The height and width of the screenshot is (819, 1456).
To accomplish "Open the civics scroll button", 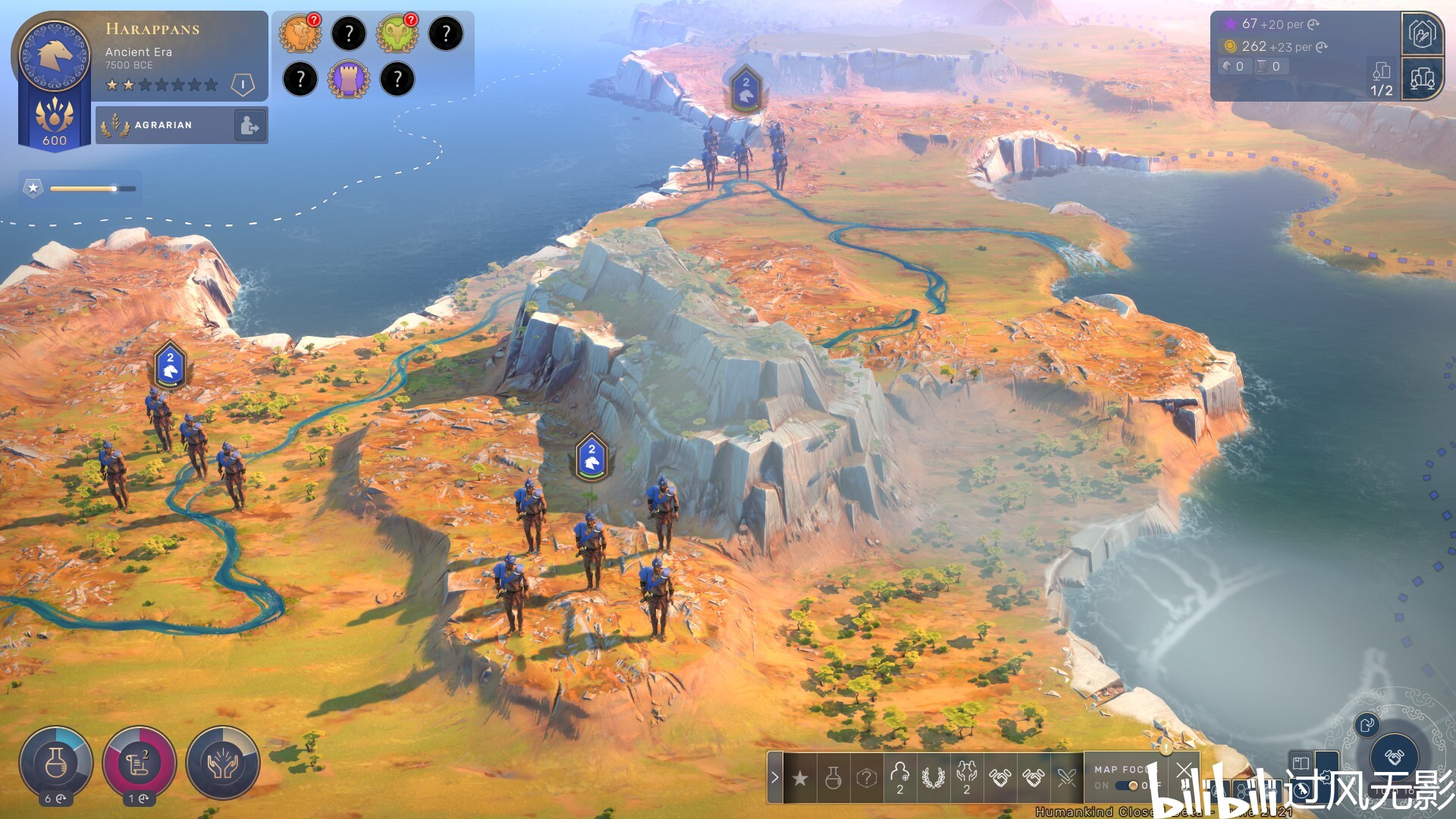I will pos(140,763).
